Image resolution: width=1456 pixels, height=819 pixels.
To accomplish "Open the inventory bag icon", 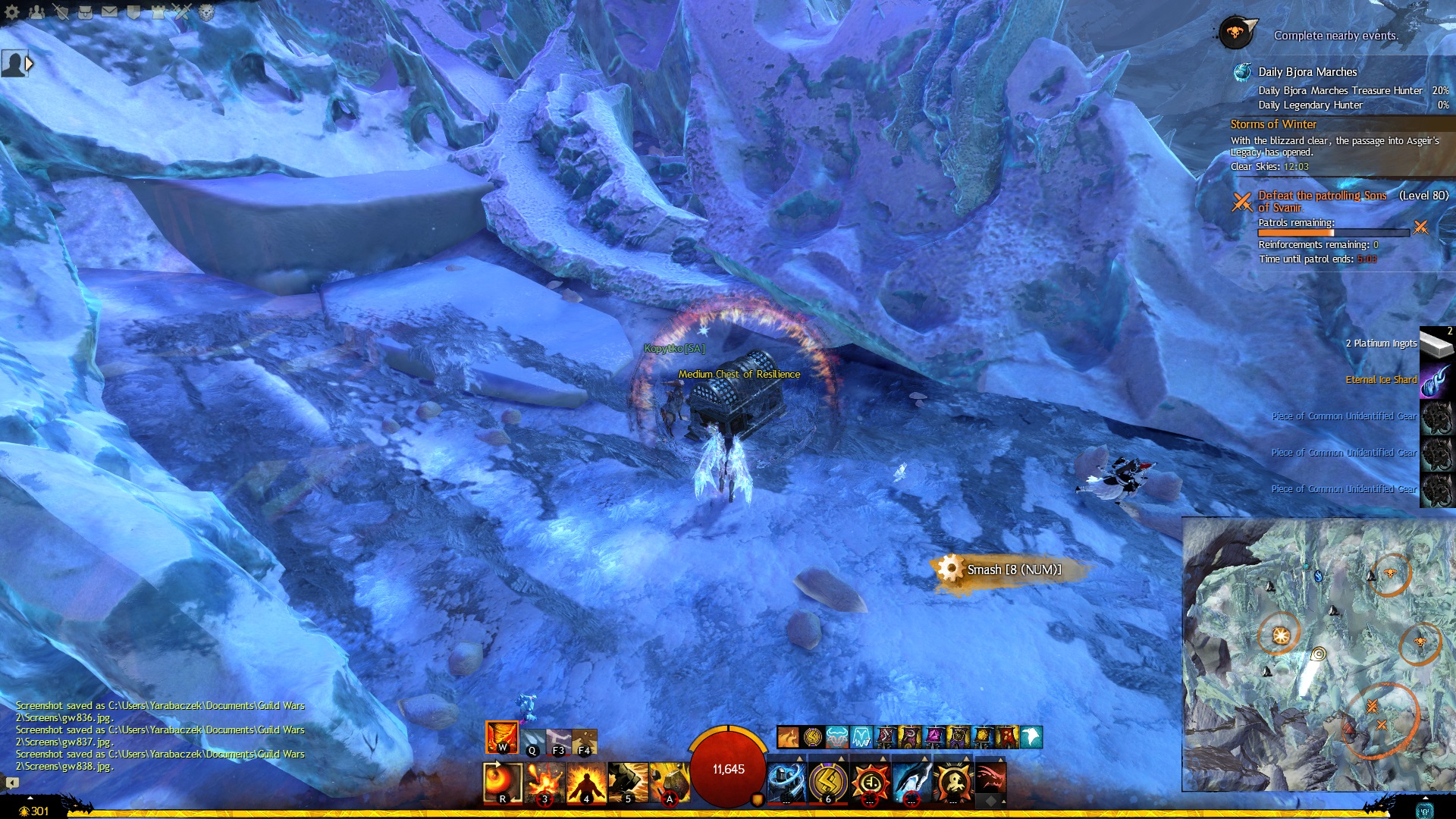I will pyautogui.click(x=86, y=11).
